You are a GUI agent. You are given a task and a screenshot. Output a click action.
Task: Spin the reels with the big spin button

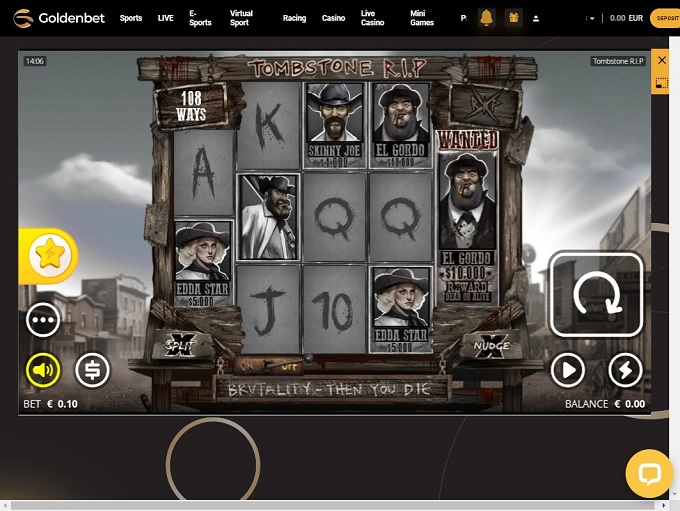pos(596,294)
